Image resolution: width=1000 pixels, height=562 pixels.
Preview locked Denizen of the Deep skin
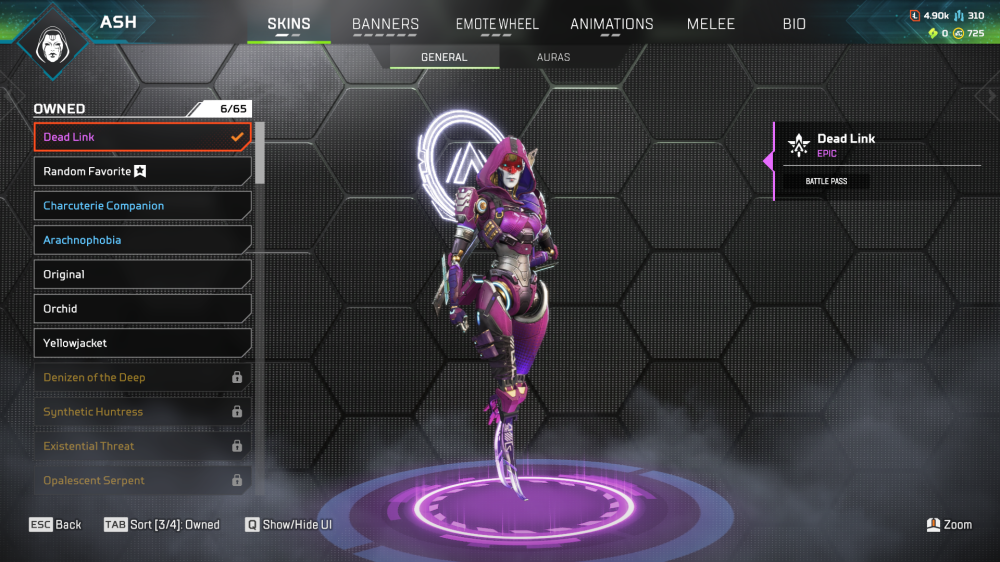tap(142, 378)
